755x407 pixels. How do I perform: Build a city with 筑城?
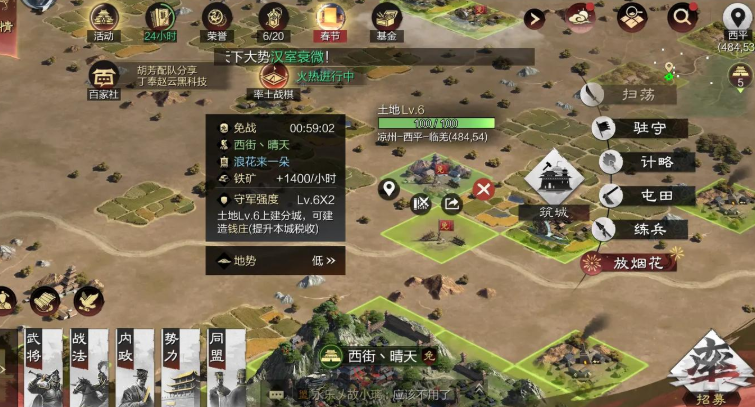click(549, 187)
